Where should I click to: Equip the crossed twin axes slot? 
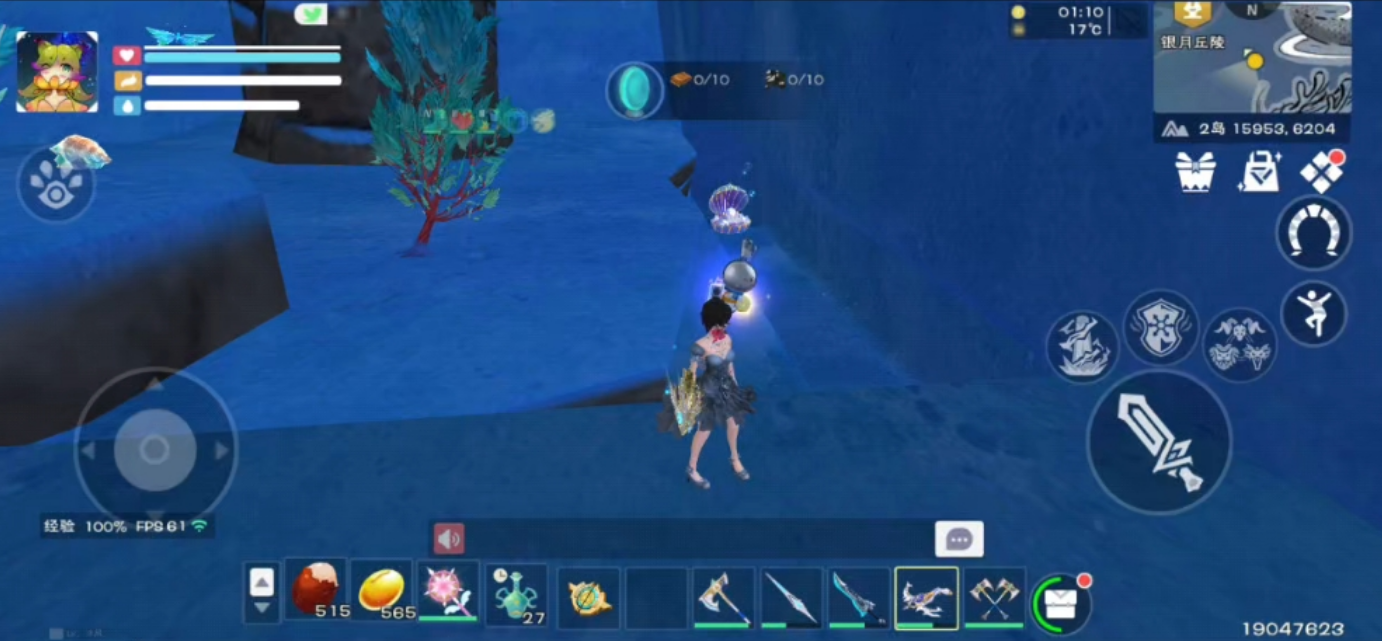(994, 597)
